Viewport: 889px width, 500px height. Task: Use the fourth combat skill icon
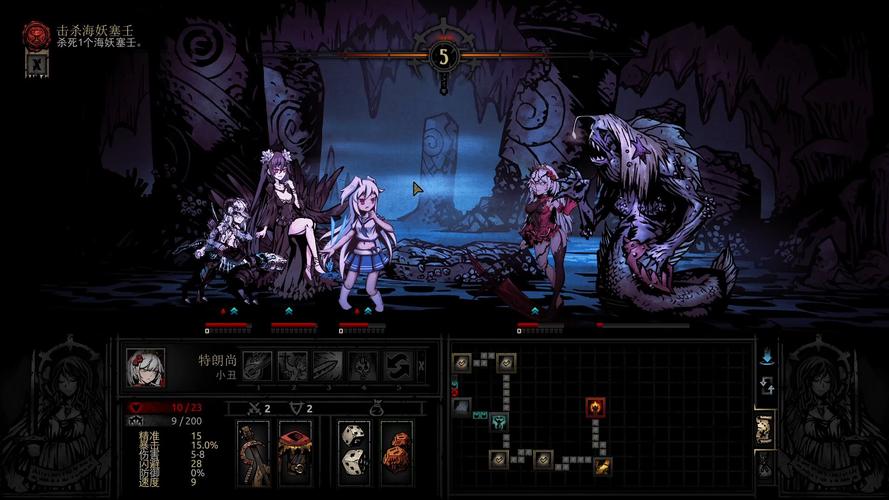point(362,366)
